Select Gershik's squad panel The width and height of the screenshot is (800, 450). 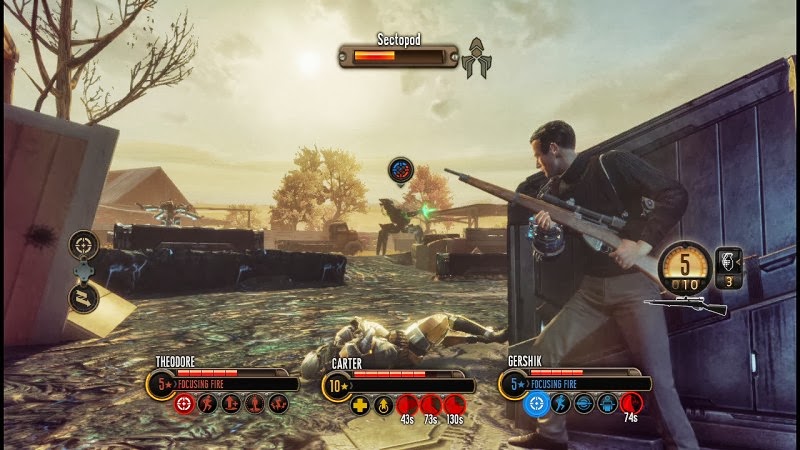point(578,382)
